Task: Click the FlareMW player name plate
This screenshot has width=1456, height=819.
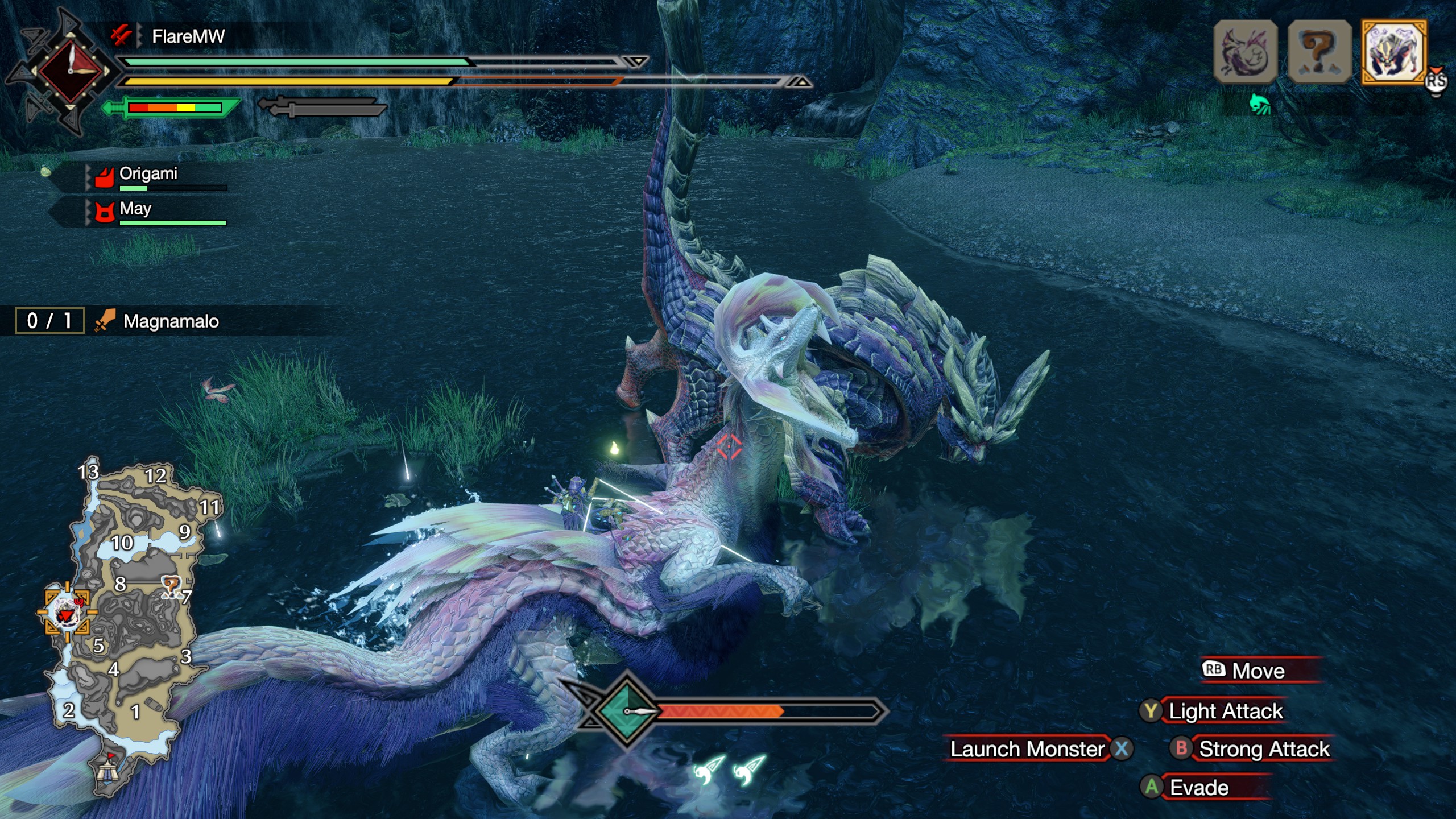Action: click(x=188, y=37)
